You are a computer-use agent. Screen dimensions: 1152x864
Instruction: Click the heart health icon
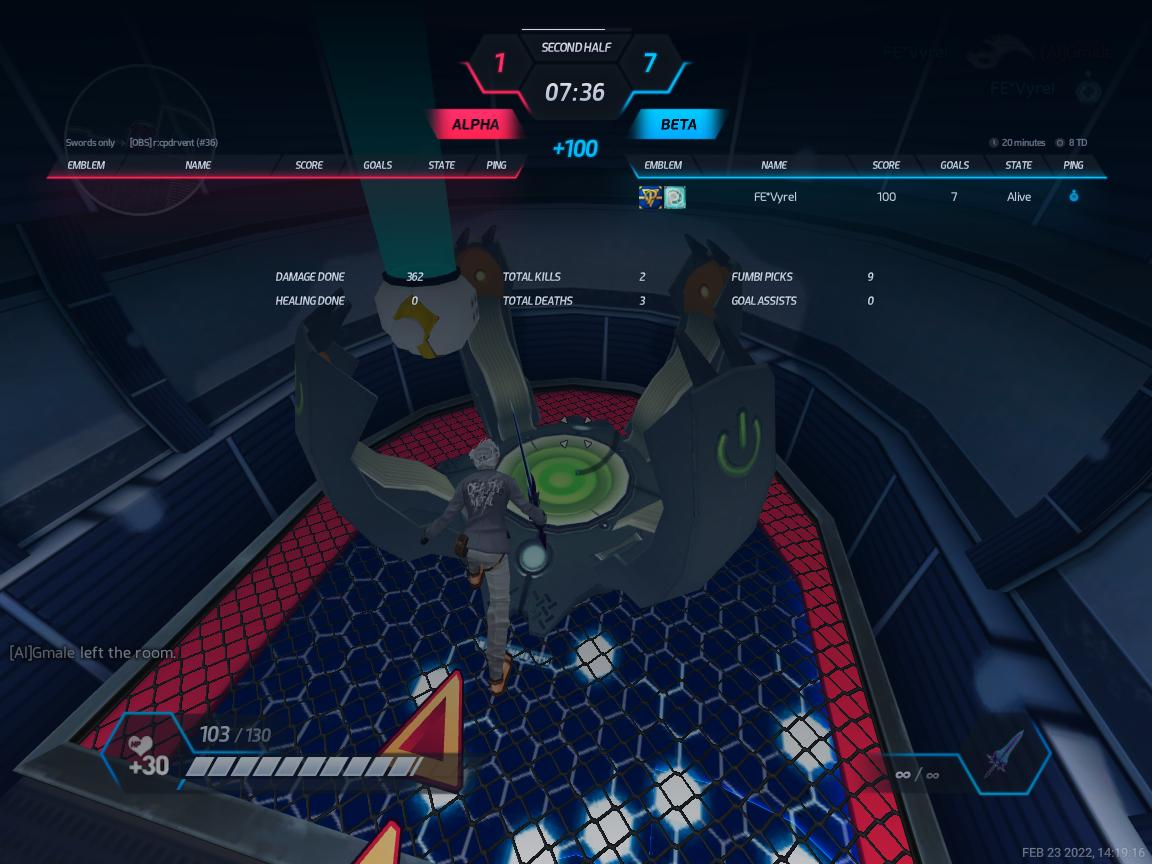pos(140,744)
